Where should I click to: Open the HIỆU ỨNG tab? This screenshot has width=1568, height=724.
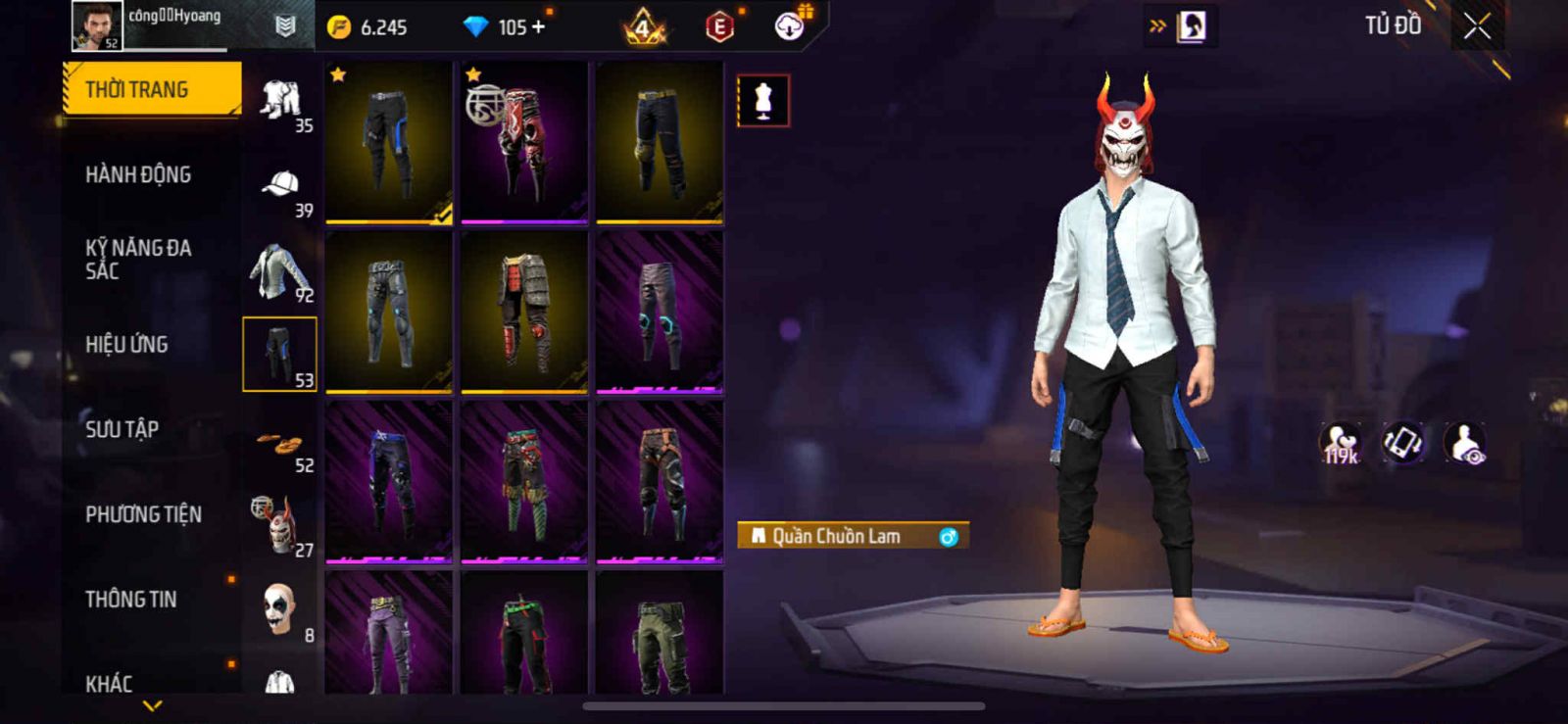(126, 344)
